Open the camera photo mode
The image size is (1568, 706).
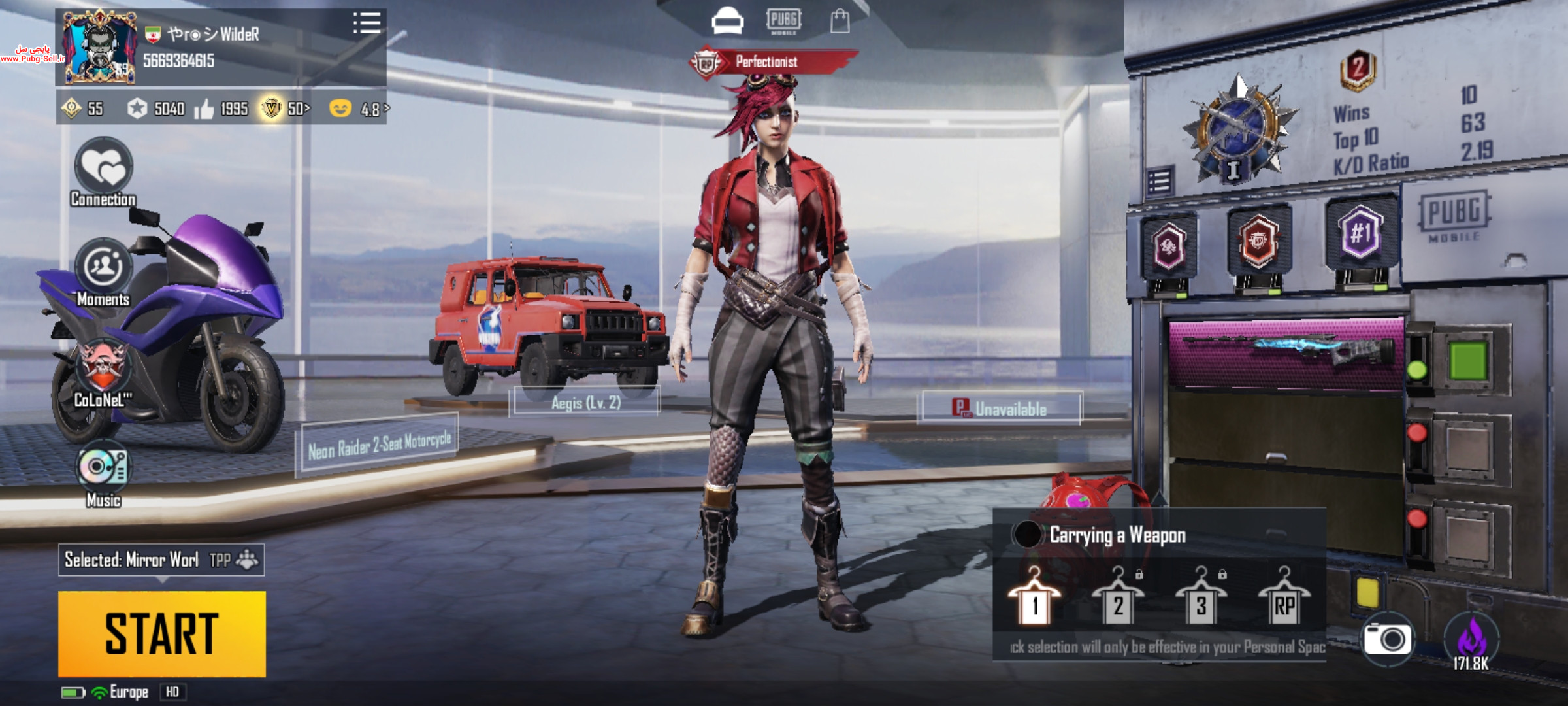(1387, 639)
